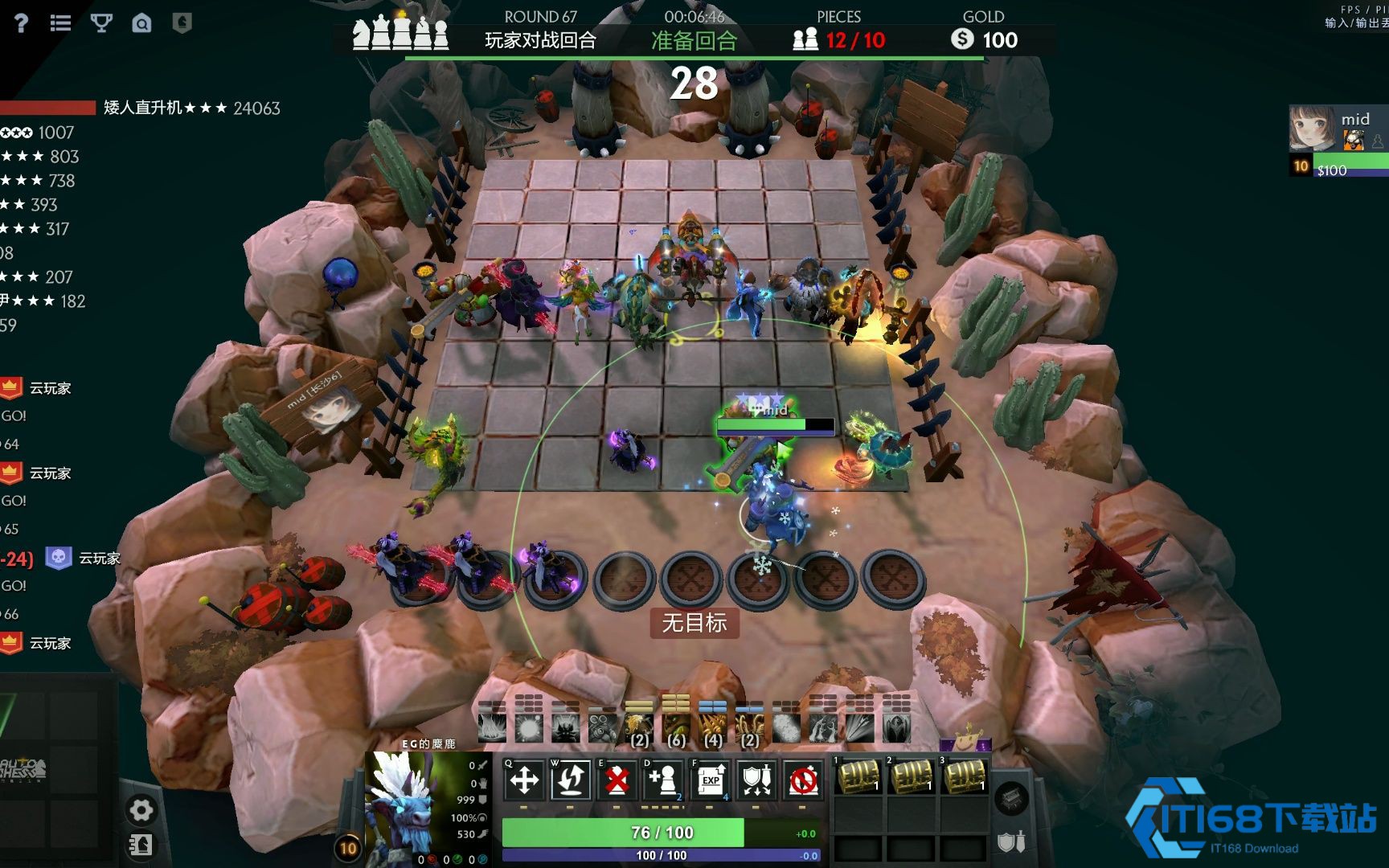Activate the move chess piece ability
The image size is (1389, 868).
524,780
